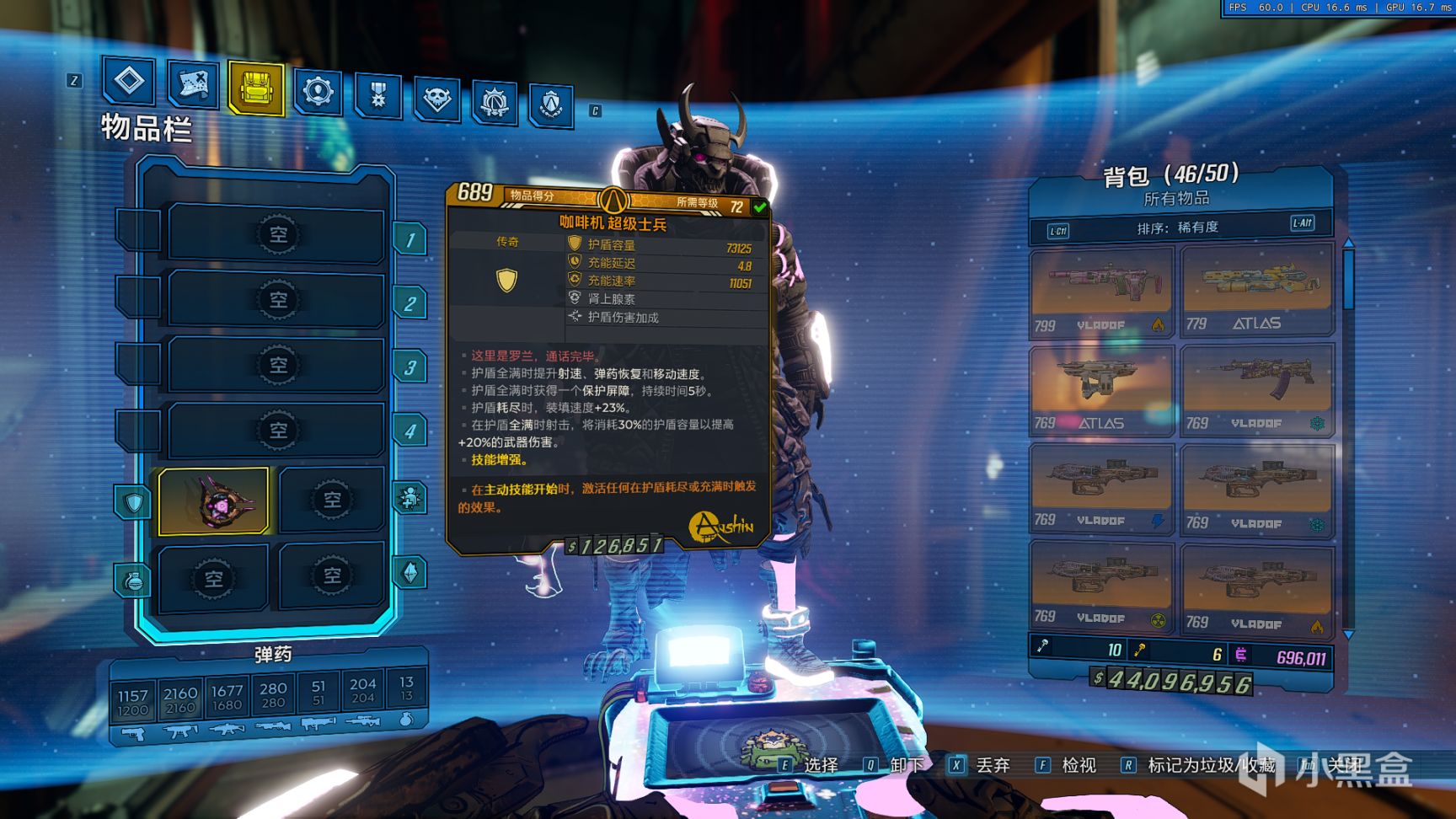Click the 卸下 unequip button
This screenshot has height=819, width=1456.
point(896,765)
